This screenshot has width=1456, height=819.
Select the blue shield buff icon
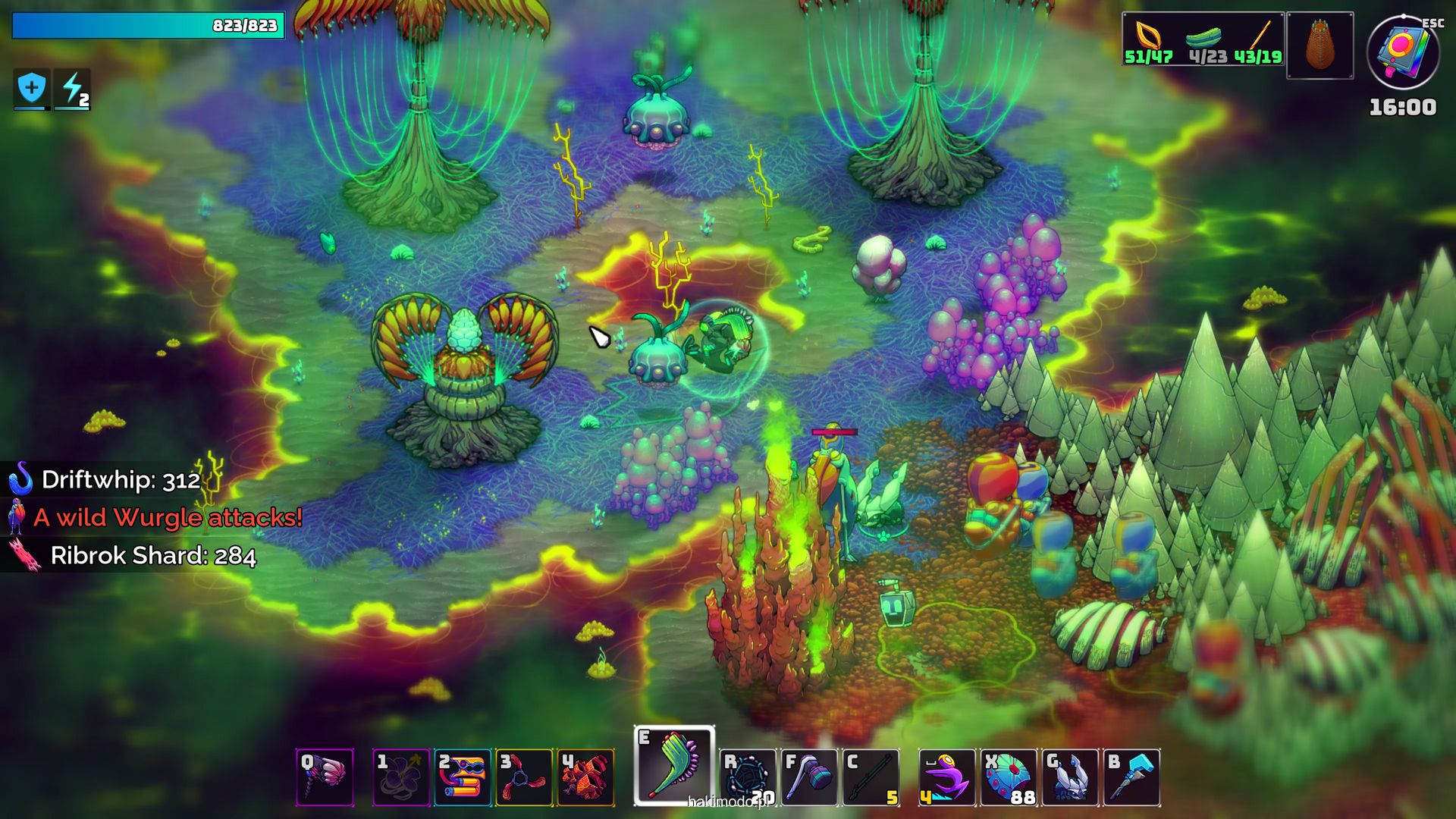pyautogui.click(x=32, y=89)
